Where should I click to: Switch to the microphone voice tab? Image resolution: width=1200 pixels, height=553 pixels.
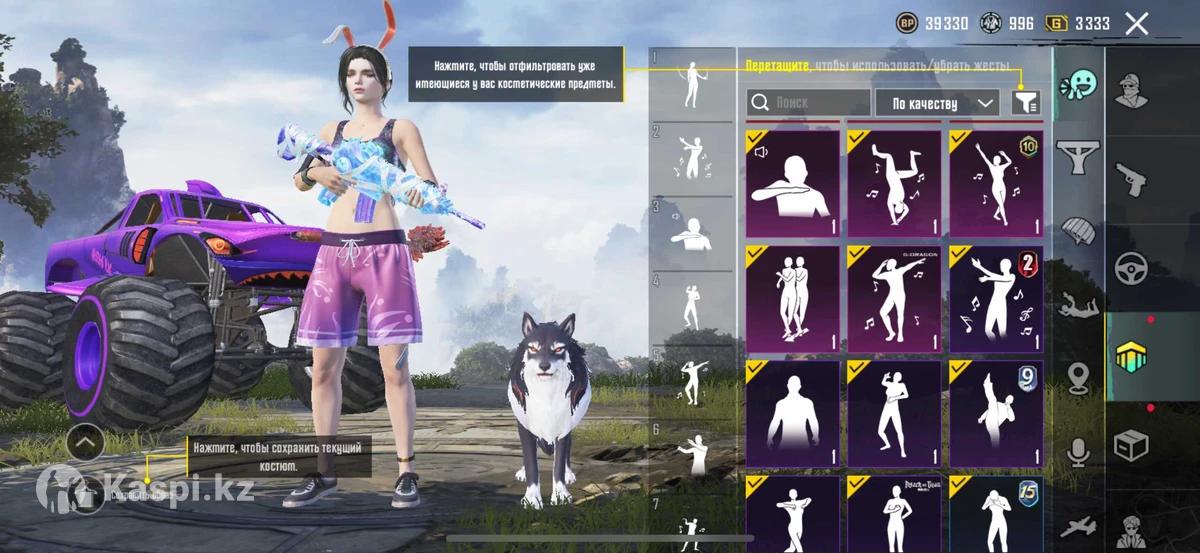point(1078,453)
